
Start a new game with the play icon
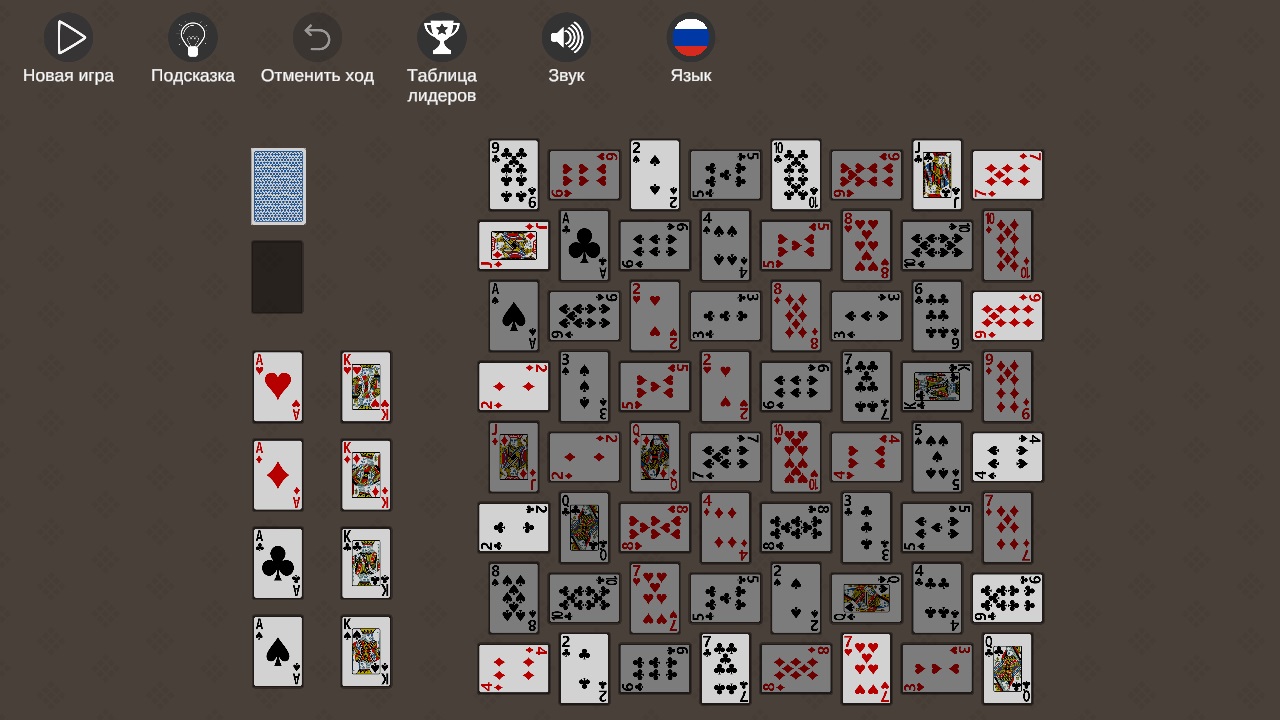pyautogui.click(x=68, y=37)
